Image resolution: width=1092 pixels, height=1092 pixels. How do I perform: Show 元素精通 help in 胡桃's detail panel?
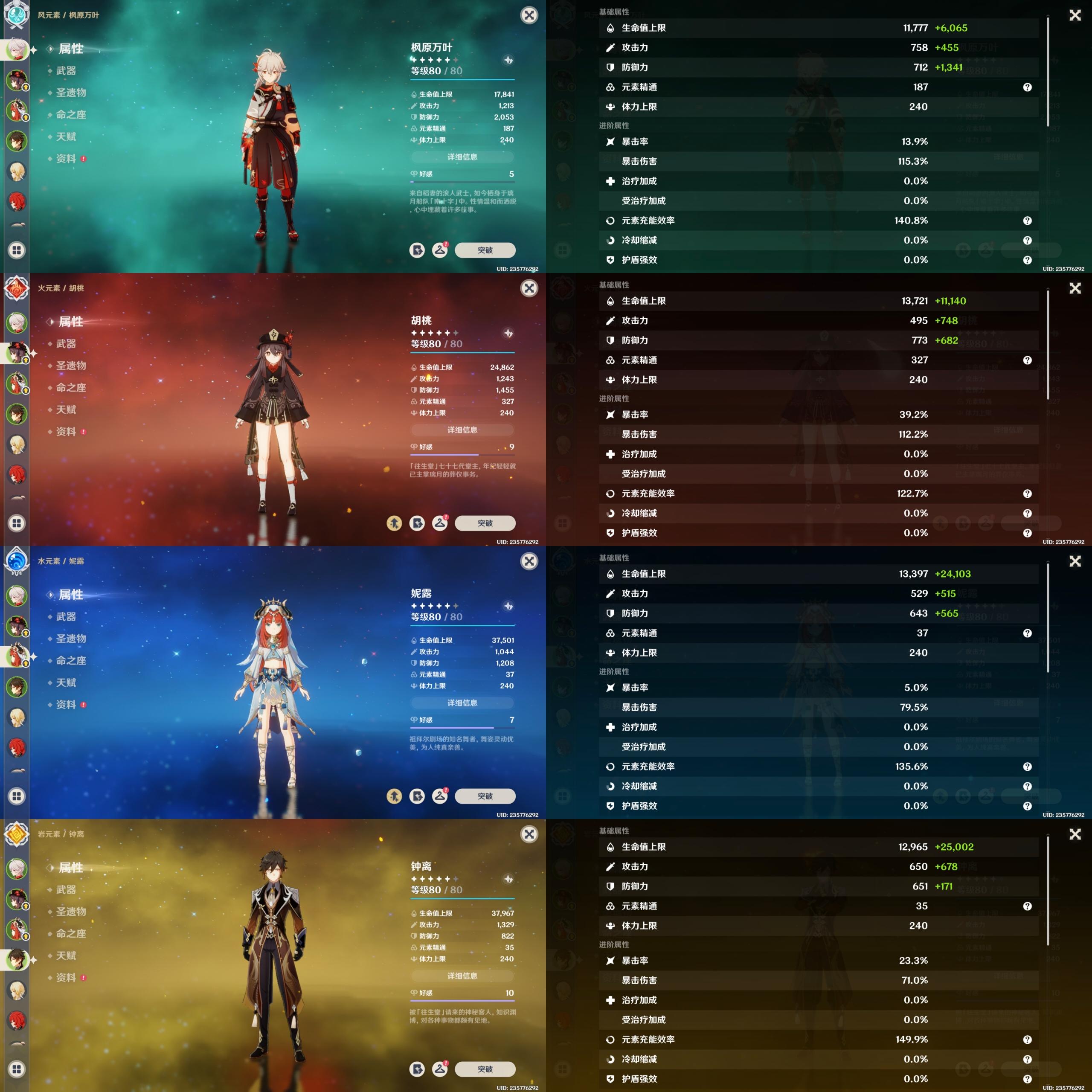(x=1027, y=360)
